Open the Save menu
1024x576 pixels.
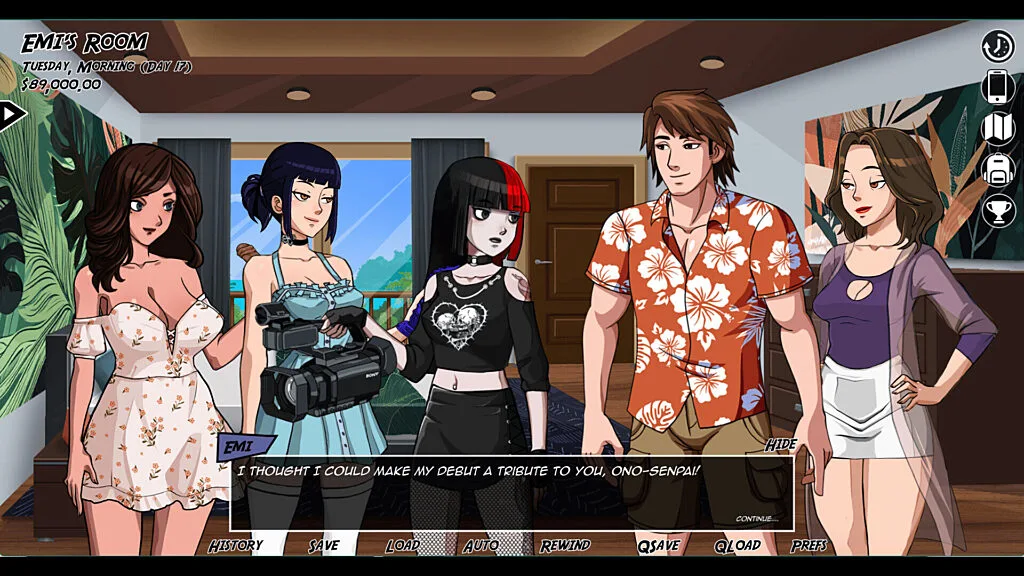tap(323, 545)
